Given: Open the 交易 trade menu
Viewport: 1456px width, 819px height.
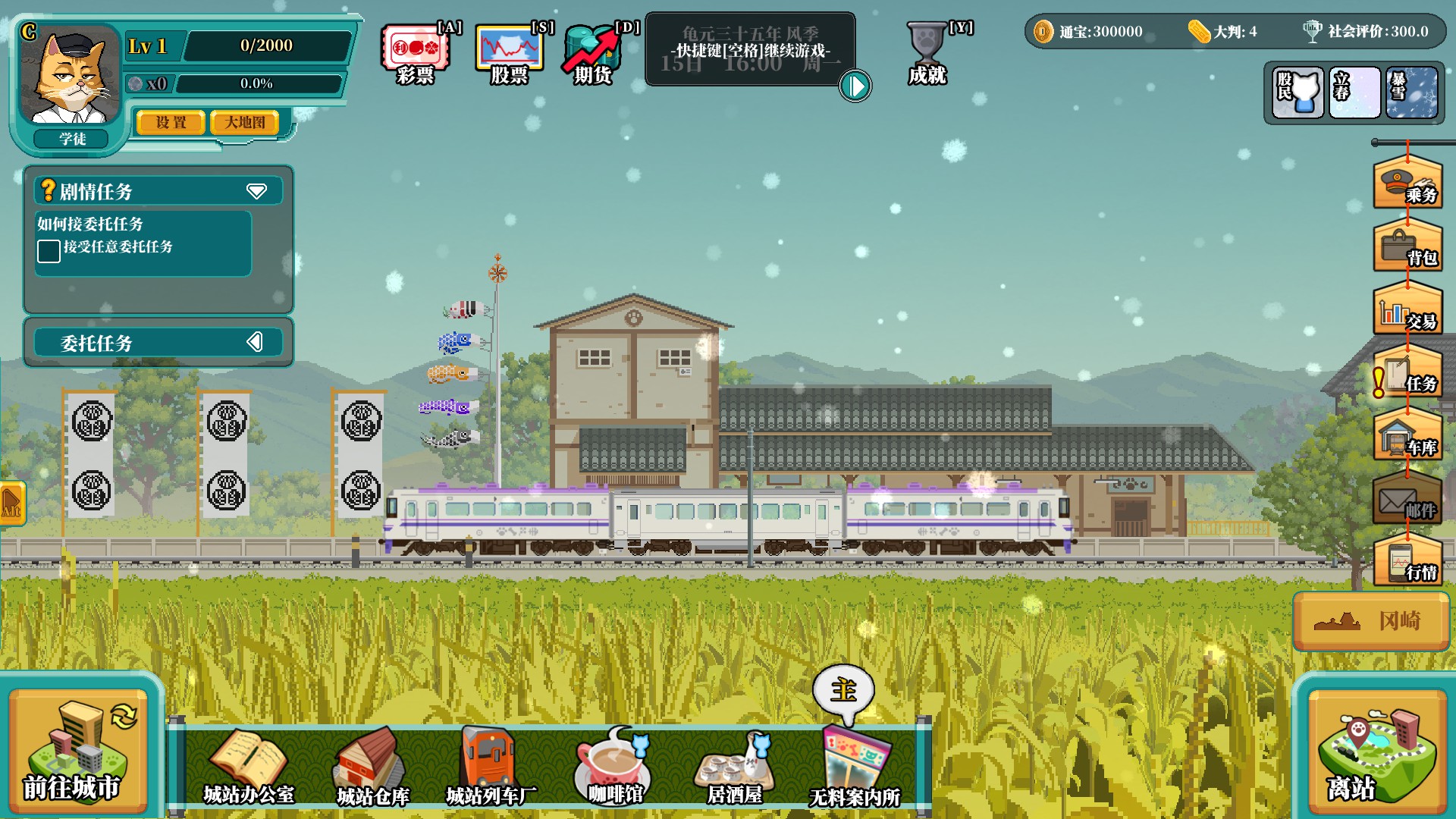Looking at the screenshot, I should point(1407,311).
